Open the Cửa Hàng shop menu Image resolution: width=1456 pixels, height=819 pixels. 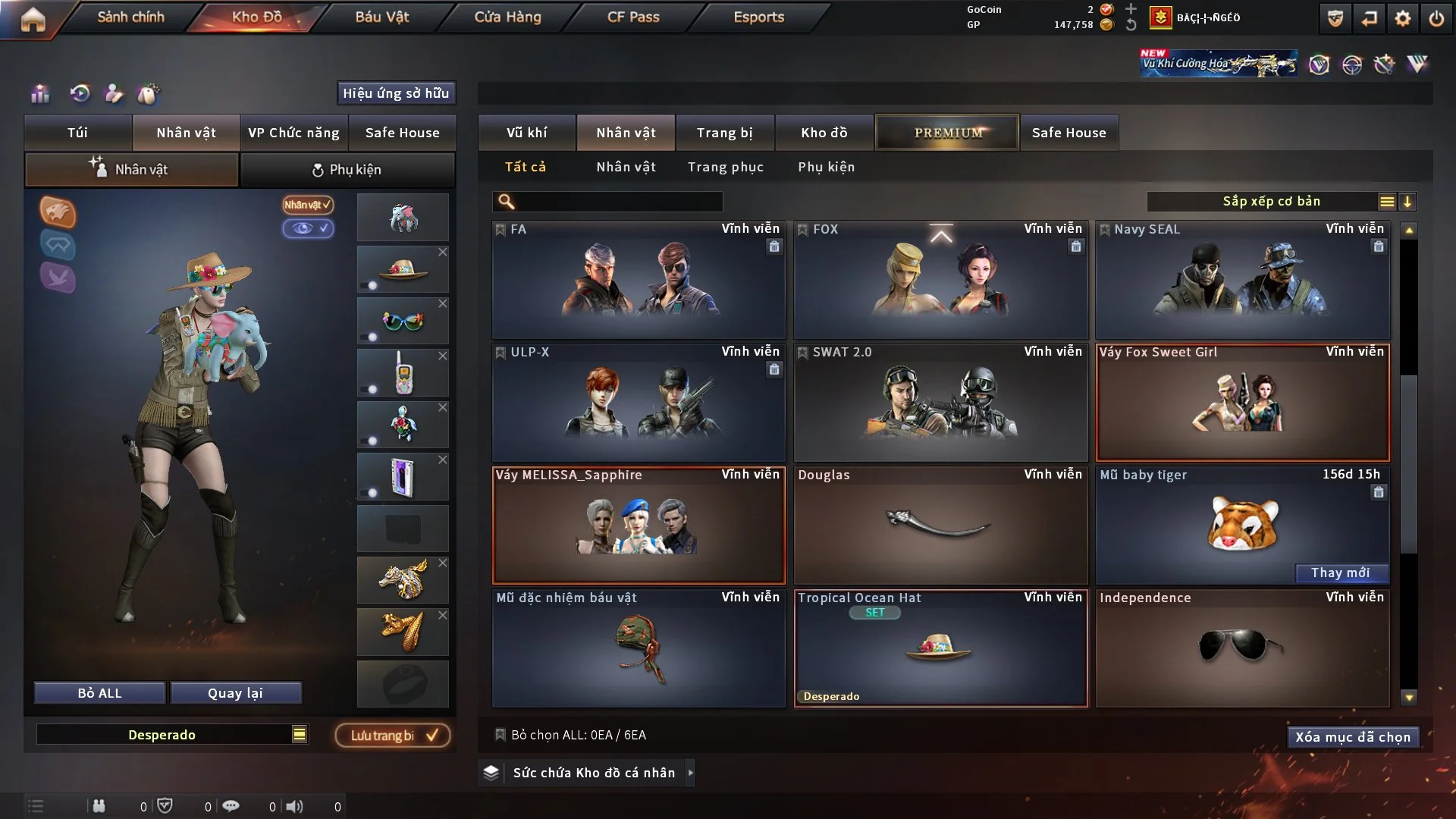[x=507, y=17]
